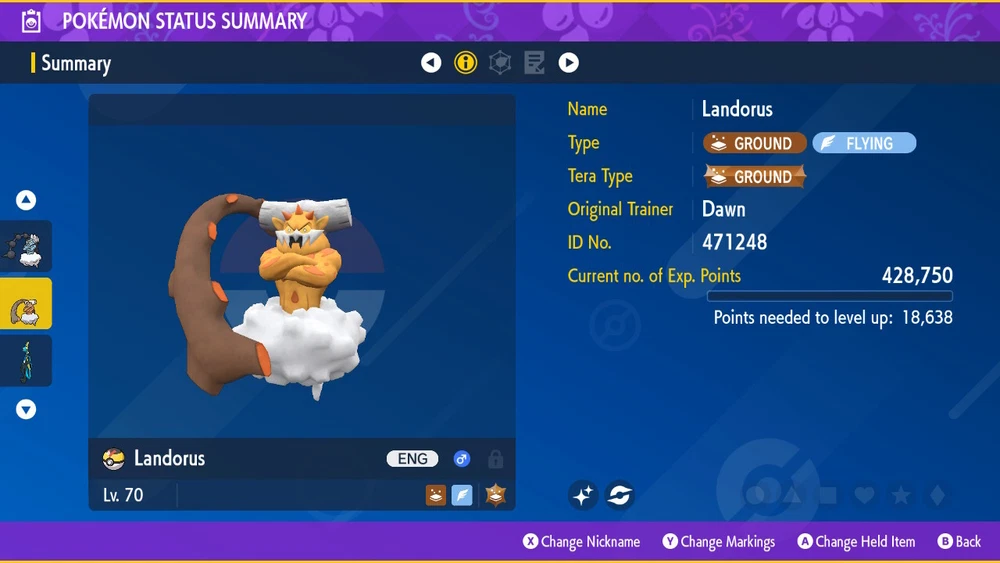Go to the next summary page arrow
1000x563 pixels.
(569, 63)
